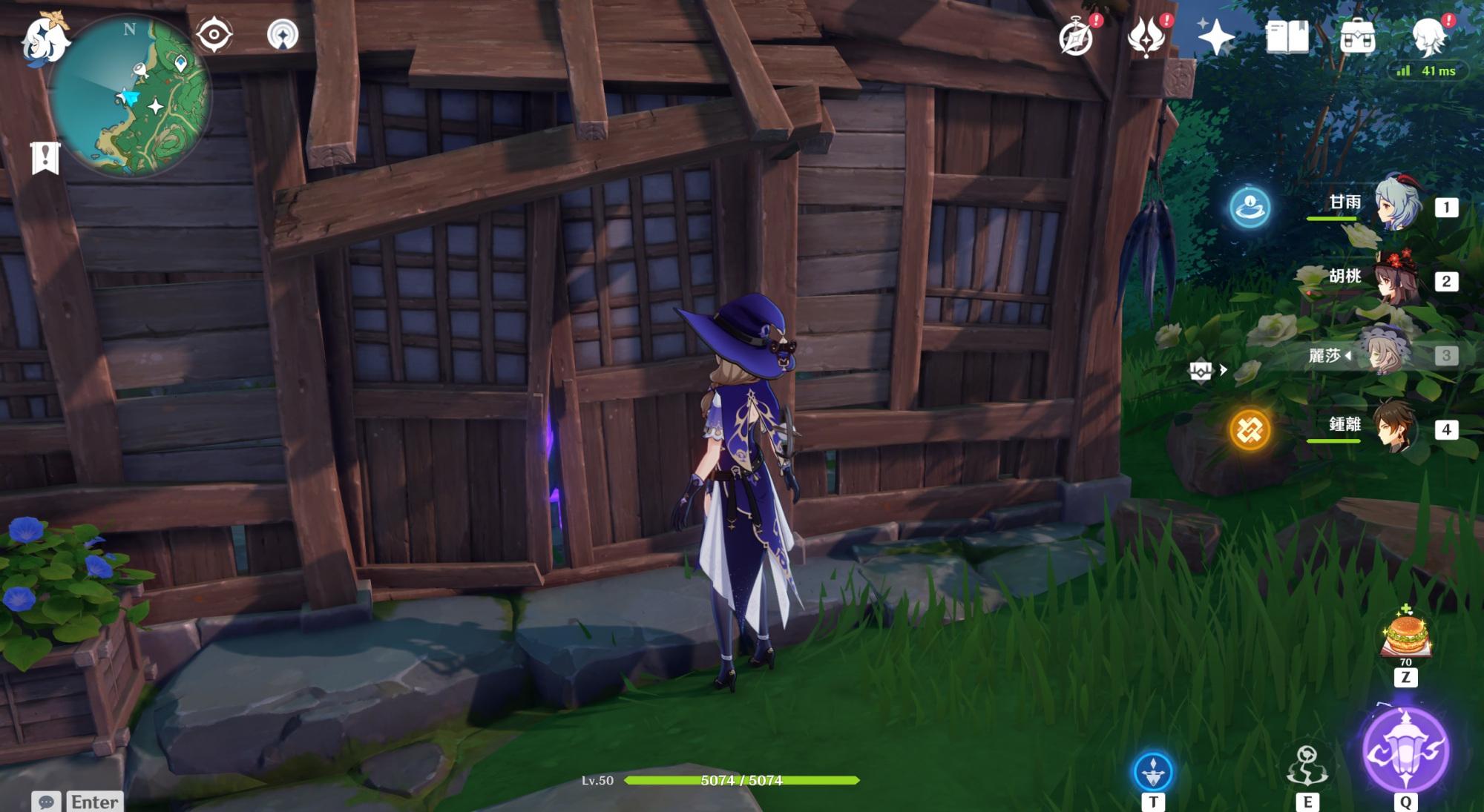The width and height of the screenshot is (1484, 812).
Task: Activate Lisa's elemental skill icon
Action: coord(1307,766)
